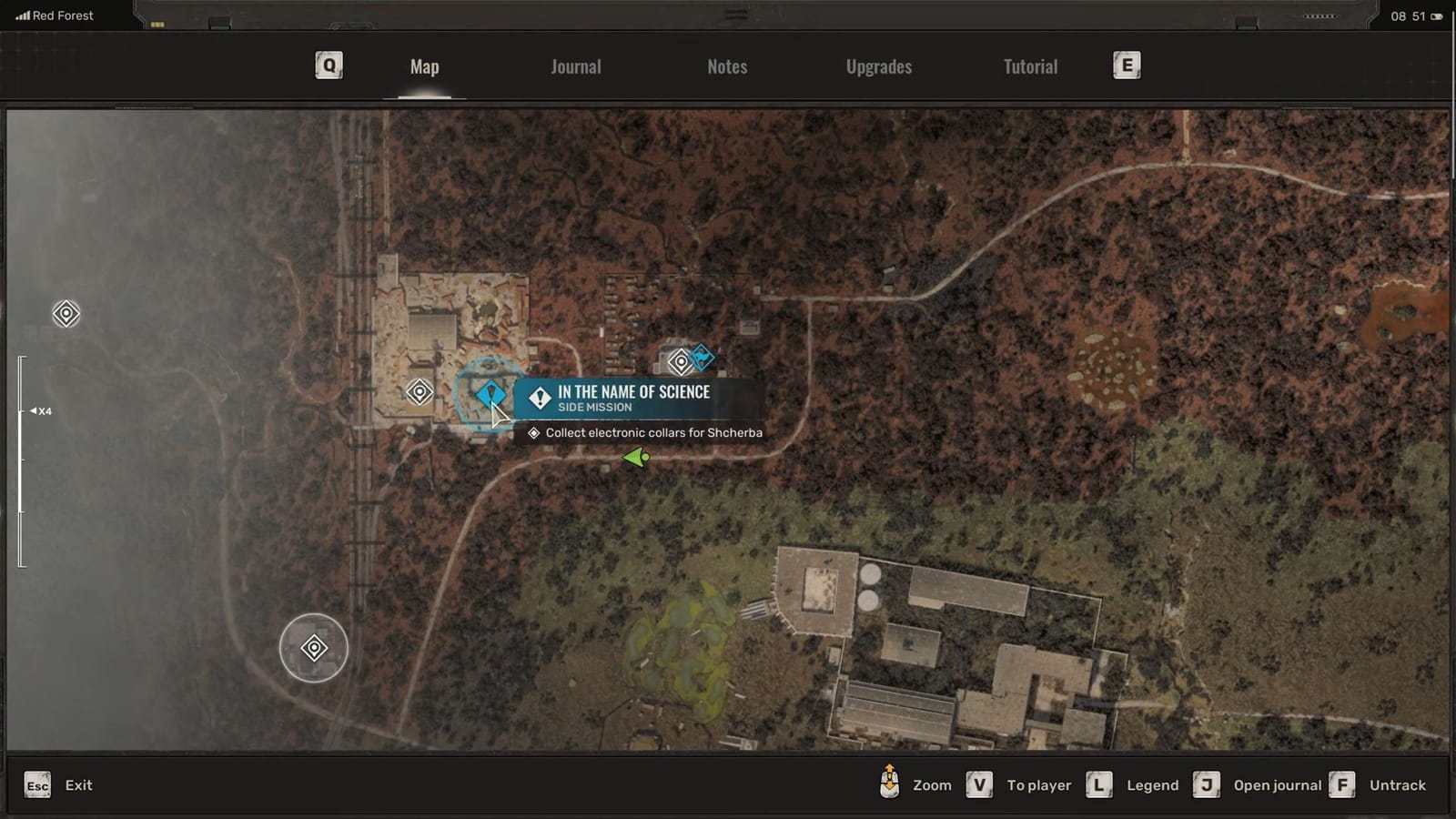Click the green player arrow on the map

[634, 456]
